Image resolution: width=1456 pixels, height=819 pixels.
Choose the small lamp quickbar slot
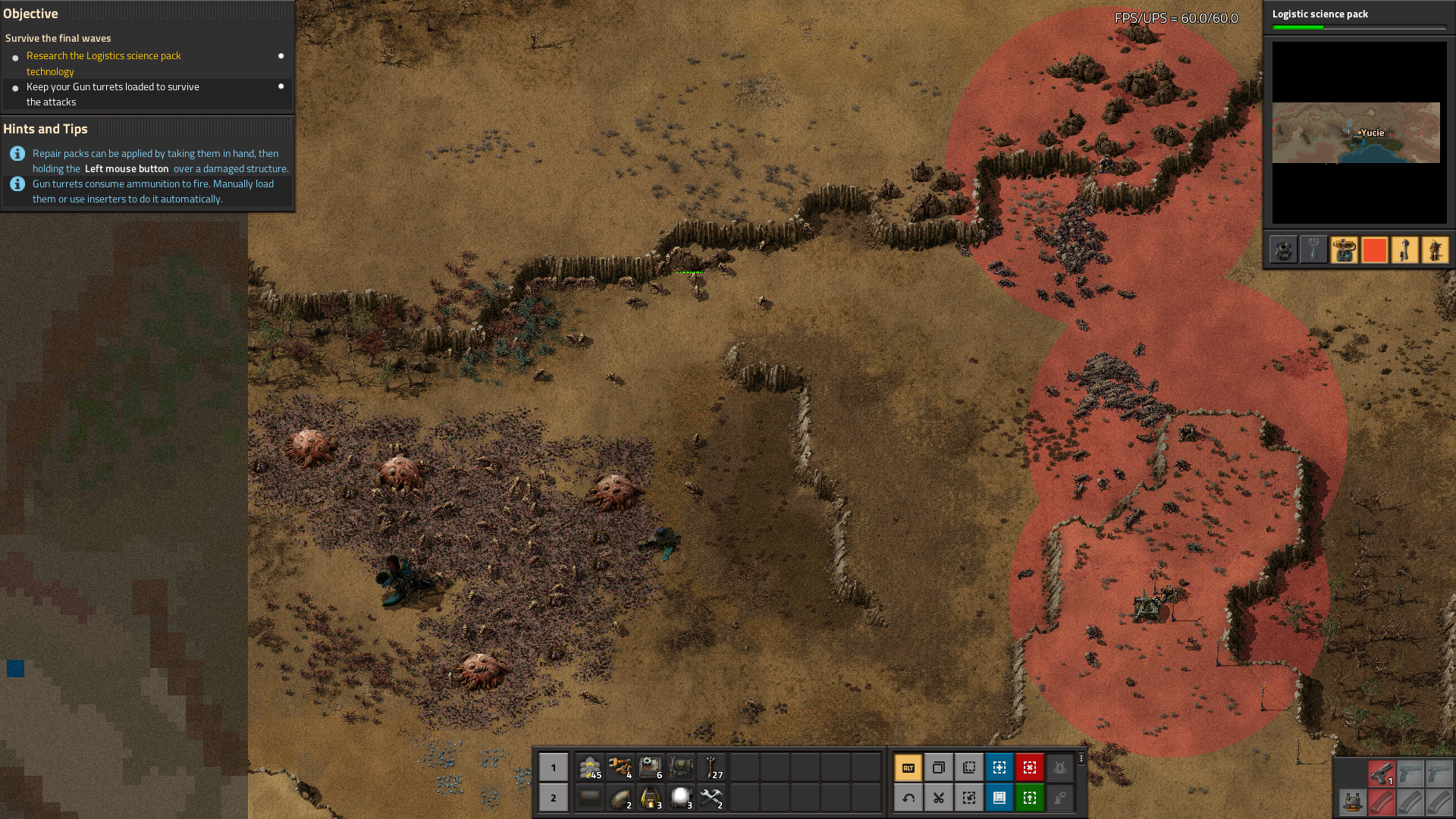[x=680, y=798]
